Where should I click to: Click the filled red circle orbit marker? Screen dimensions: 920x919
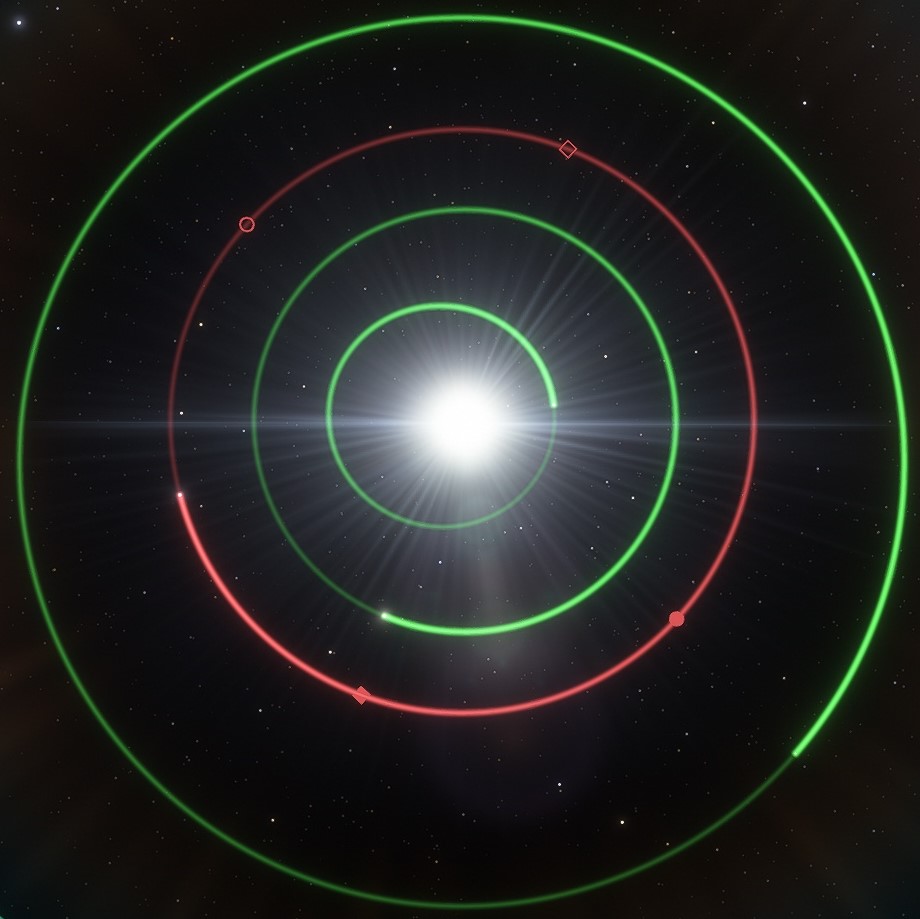(x=676, y=619)
